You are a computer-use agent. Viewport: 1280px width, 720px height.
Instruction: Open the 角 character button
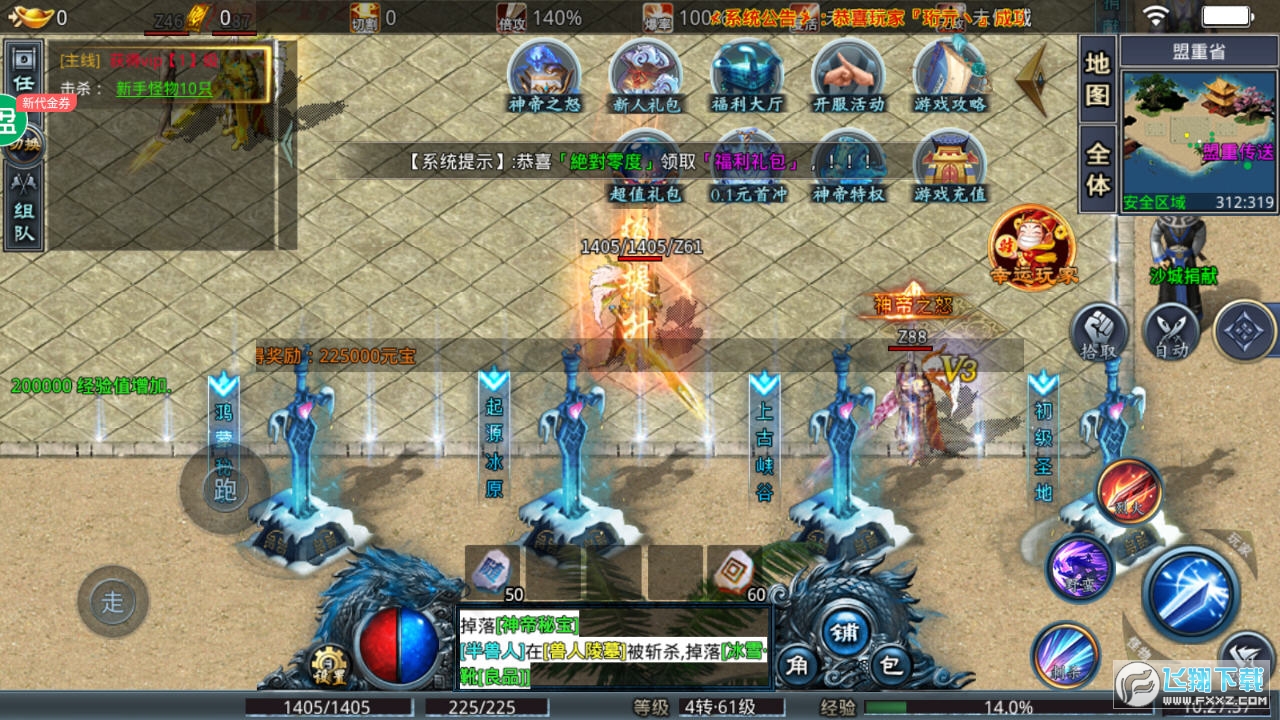click(797, 663)
